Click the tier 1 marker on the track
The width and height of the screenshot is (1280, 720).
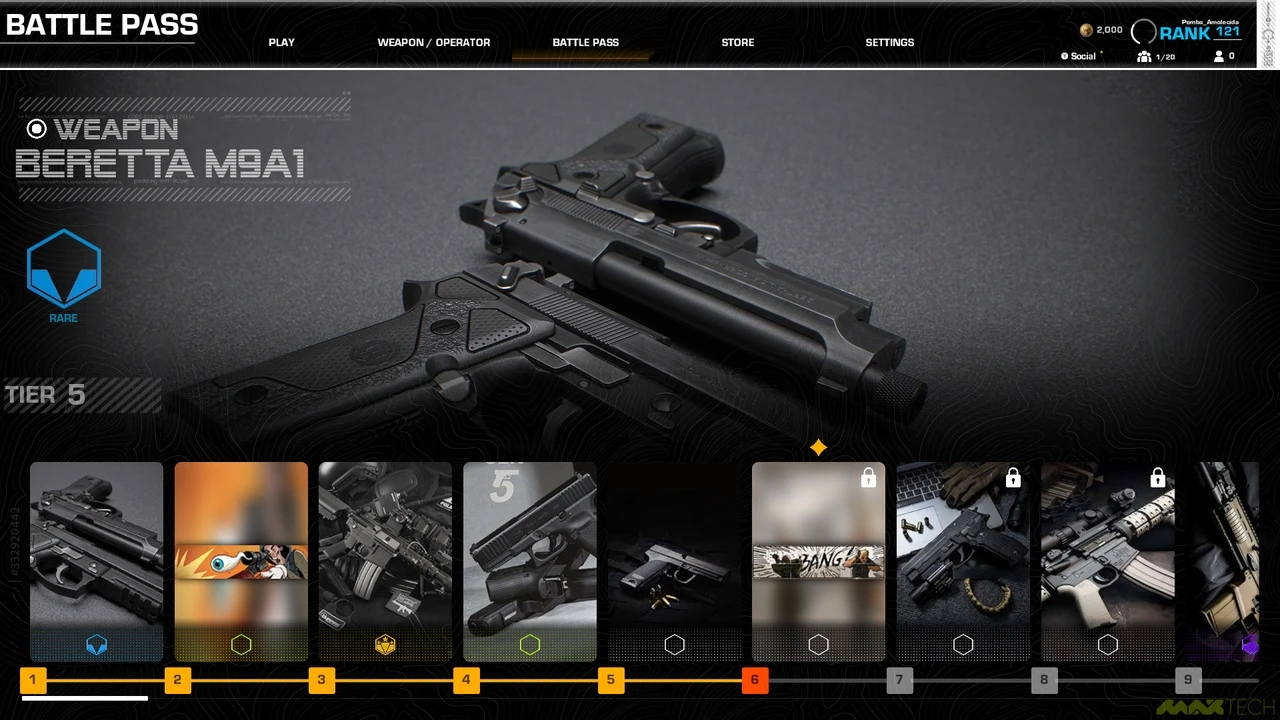(33, 681)
